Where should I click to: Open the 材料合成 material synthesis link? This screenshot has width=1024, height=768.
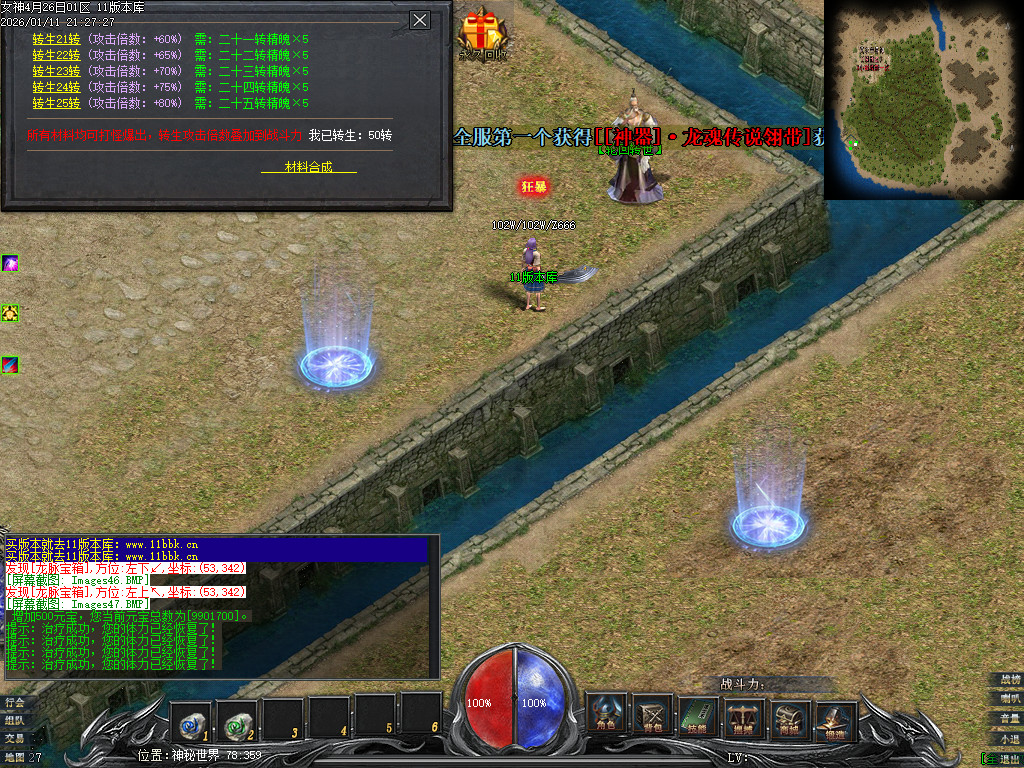coord(308,167)
